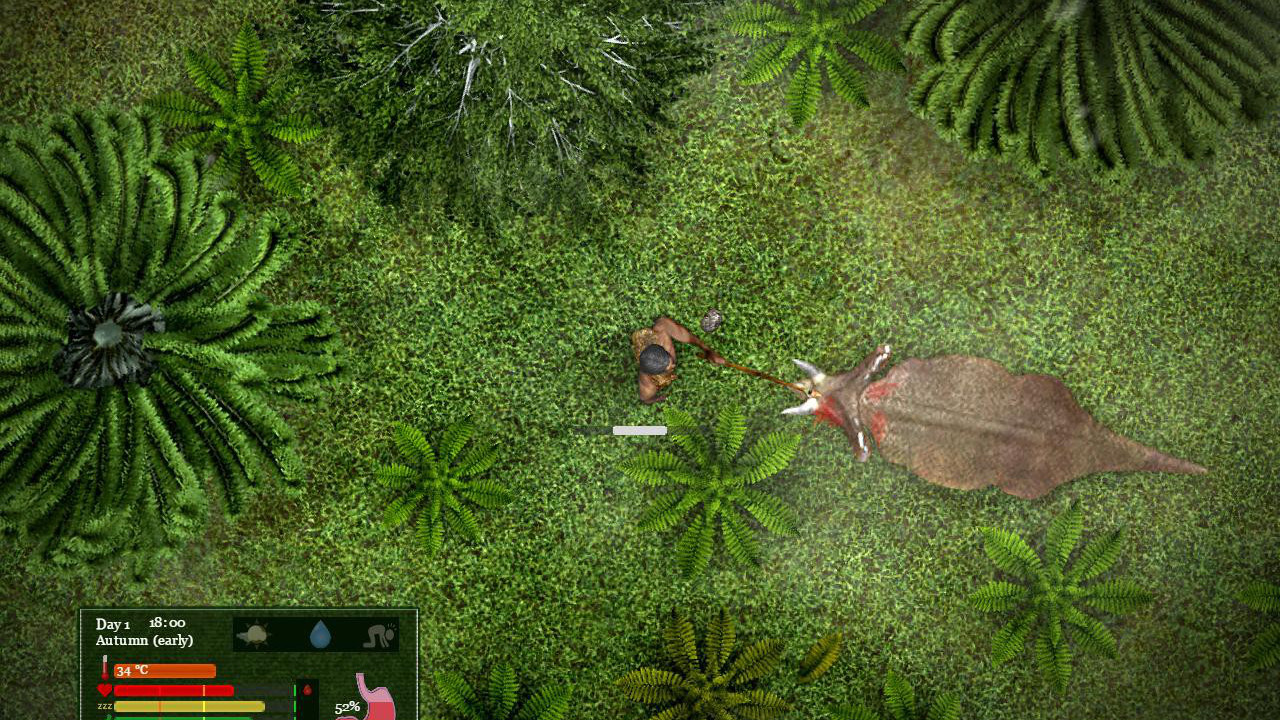The height and width of the screenshot is (720, 1280).
Task: Click the zzz sleep indicator icon
Action: click(x=103, y=706)
